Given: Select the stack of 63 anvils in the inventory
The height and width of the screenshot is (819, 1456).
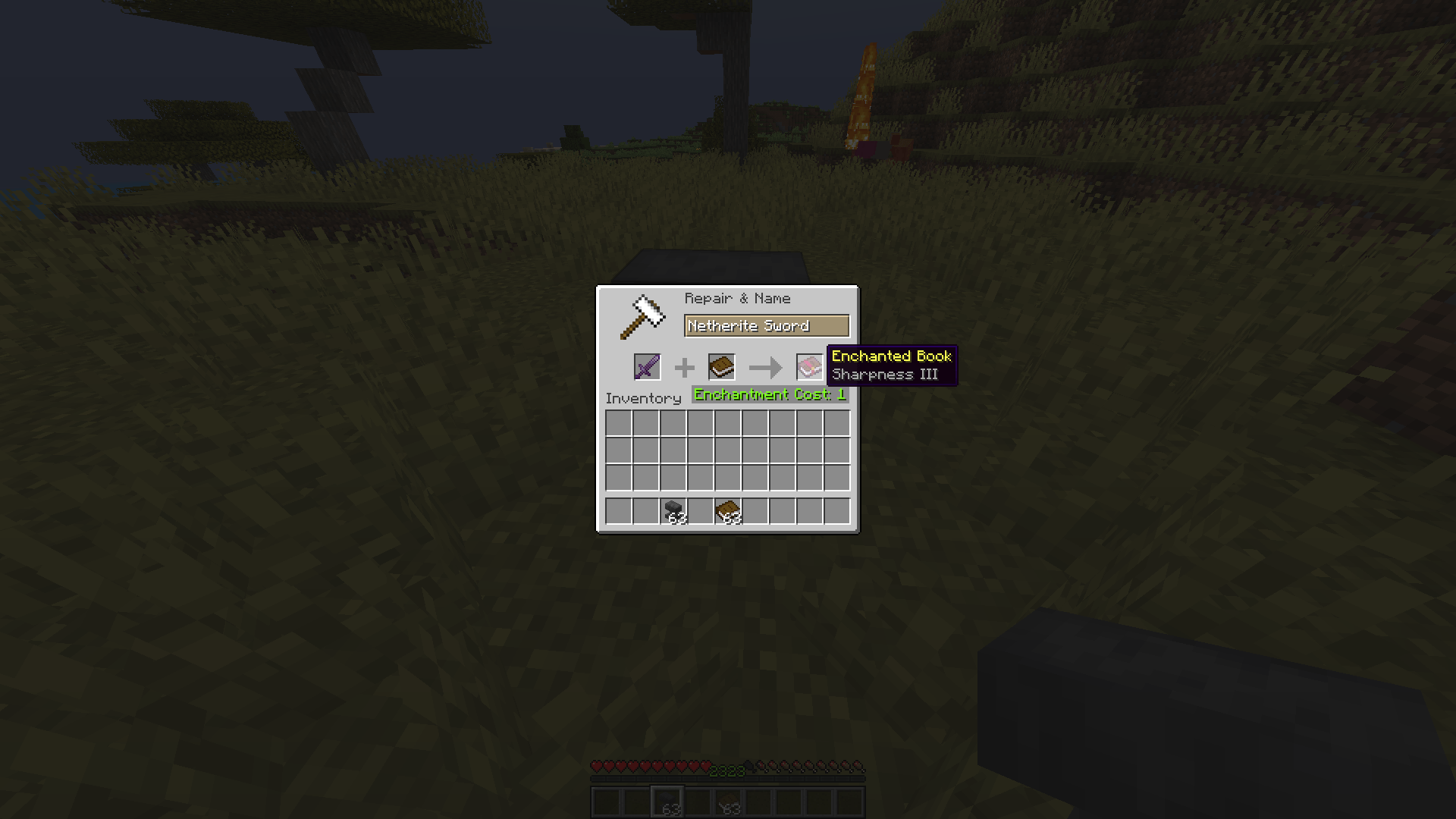Looking at the screenshot, I should pos(674,512).
